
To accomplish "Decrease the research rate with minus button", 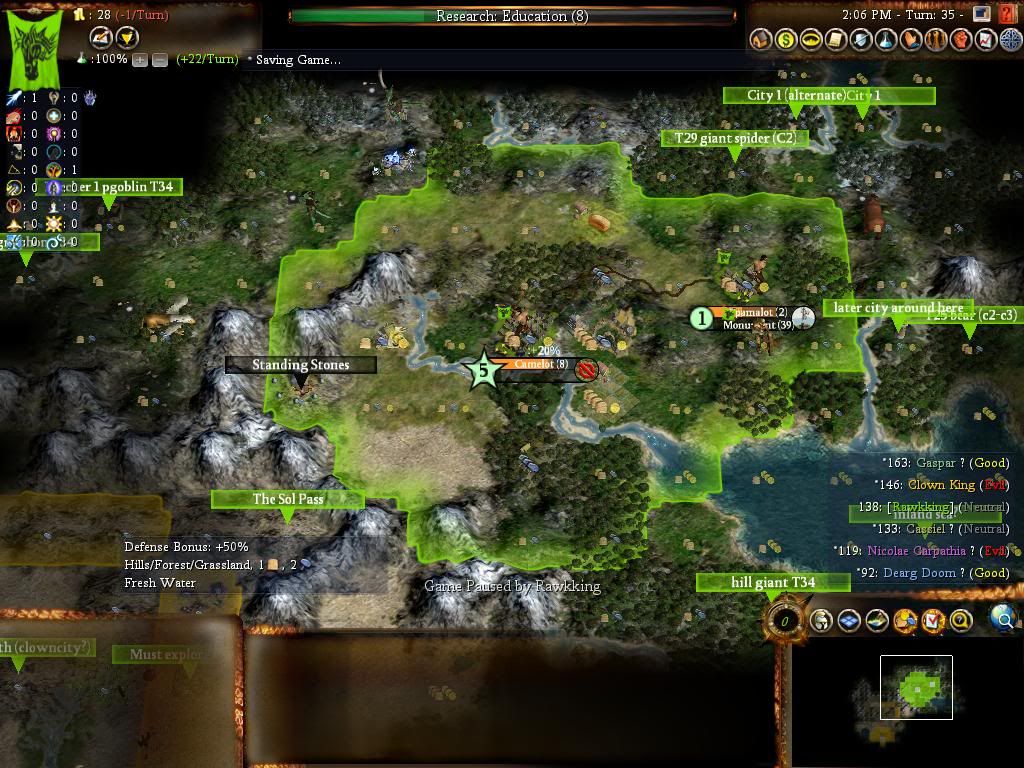I will [159, 60].
